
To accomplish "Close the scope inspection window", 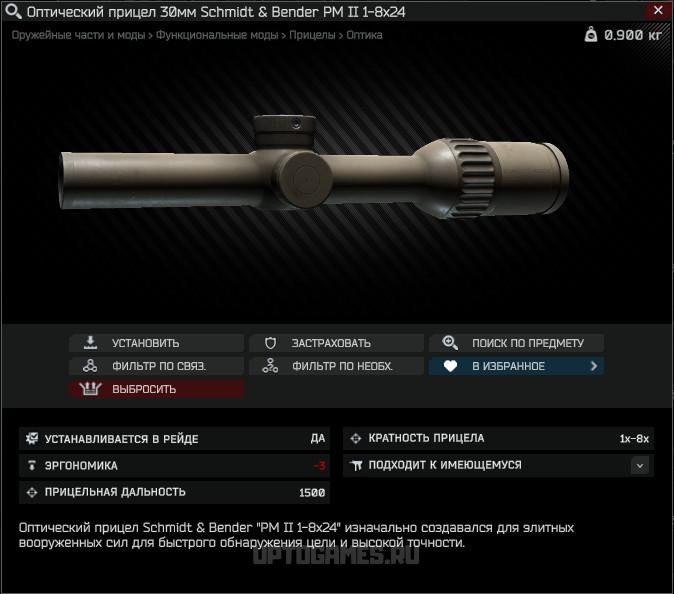I will (657, 11).
